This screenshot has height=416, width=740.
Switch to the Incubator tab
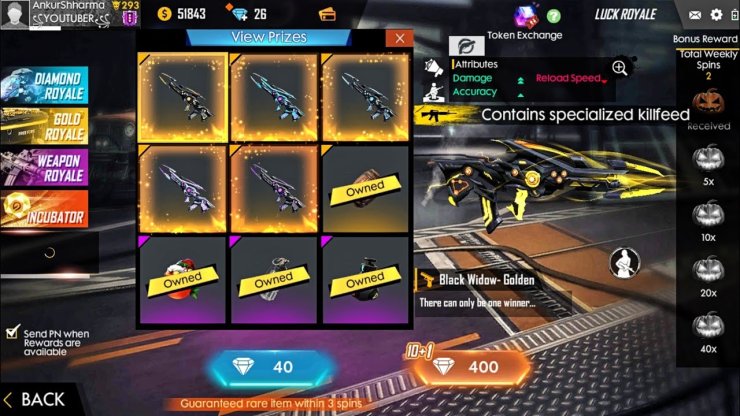tap(45, 208)
